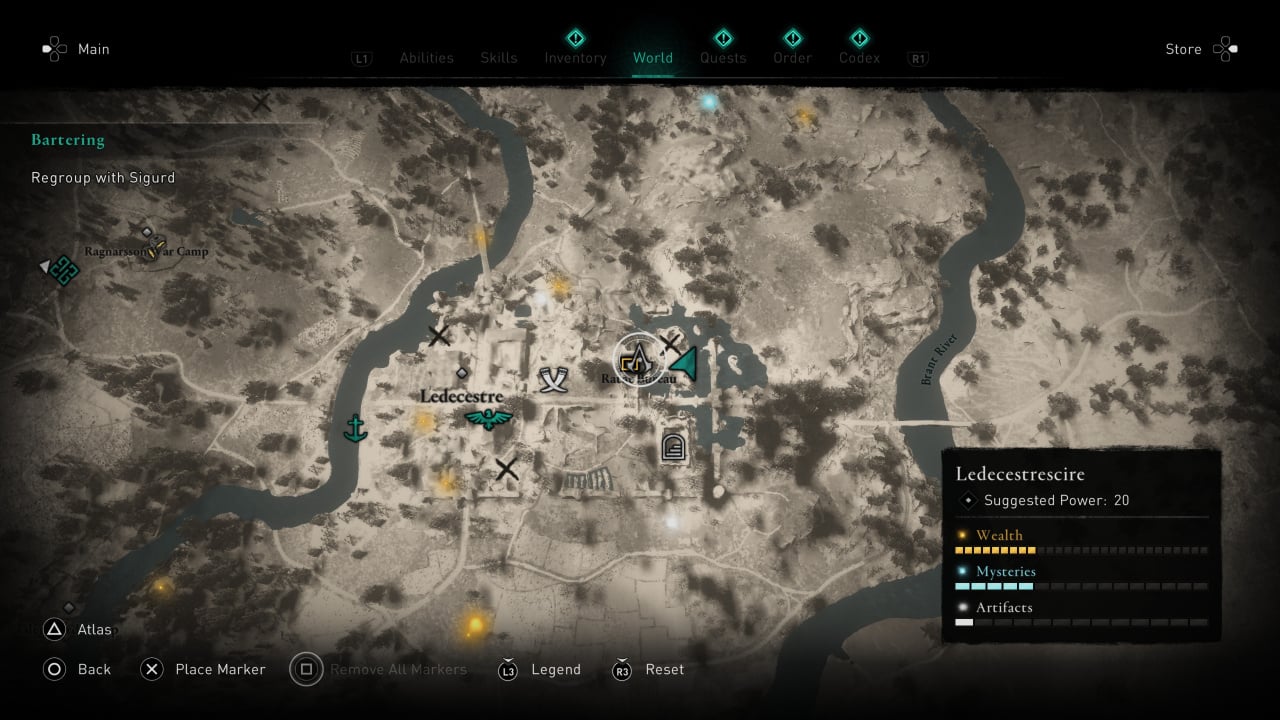
Task: Select the drinking horns map icon
Action: click(x=553, y=379)
